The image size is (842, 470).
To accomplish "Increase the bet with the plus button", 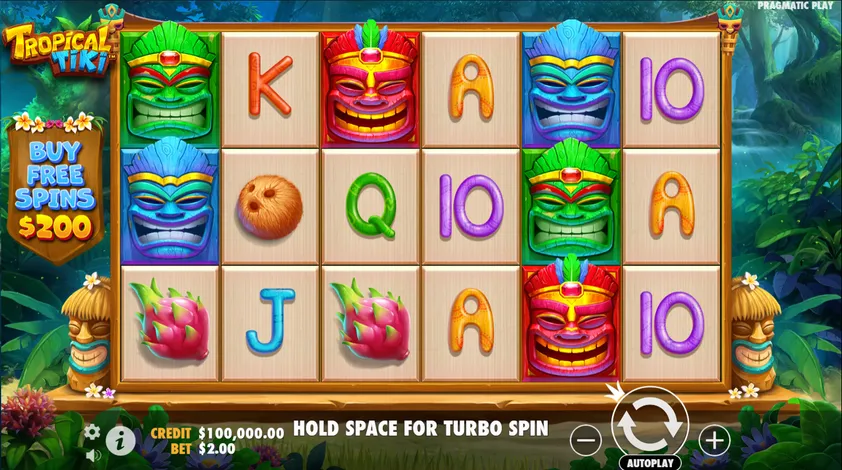I will pyautogui.click(x=712, y=439).
